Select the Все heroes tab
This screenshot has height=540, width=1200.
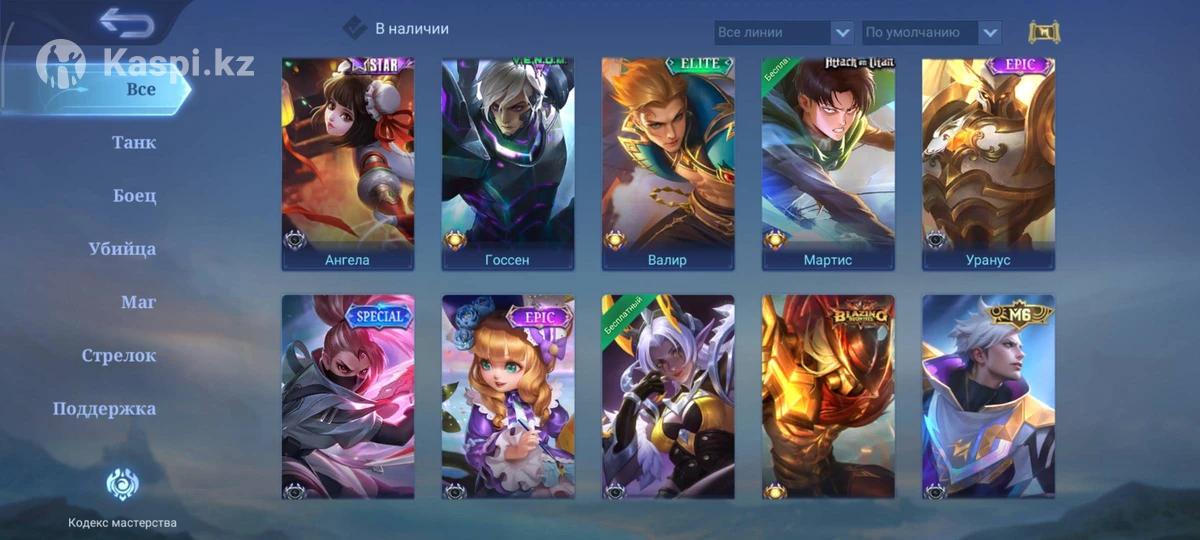140,89
